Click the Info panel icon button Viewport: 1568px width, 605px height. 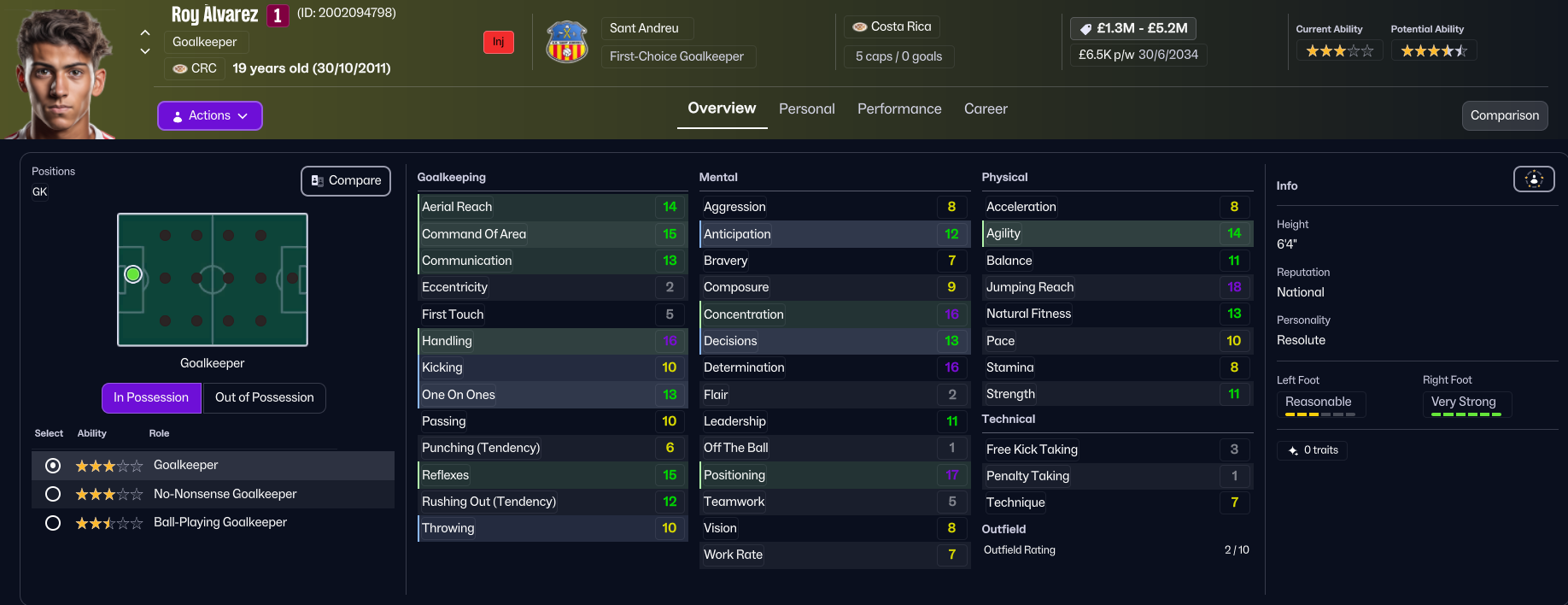pyautogui.click(x=1534, y=179)
